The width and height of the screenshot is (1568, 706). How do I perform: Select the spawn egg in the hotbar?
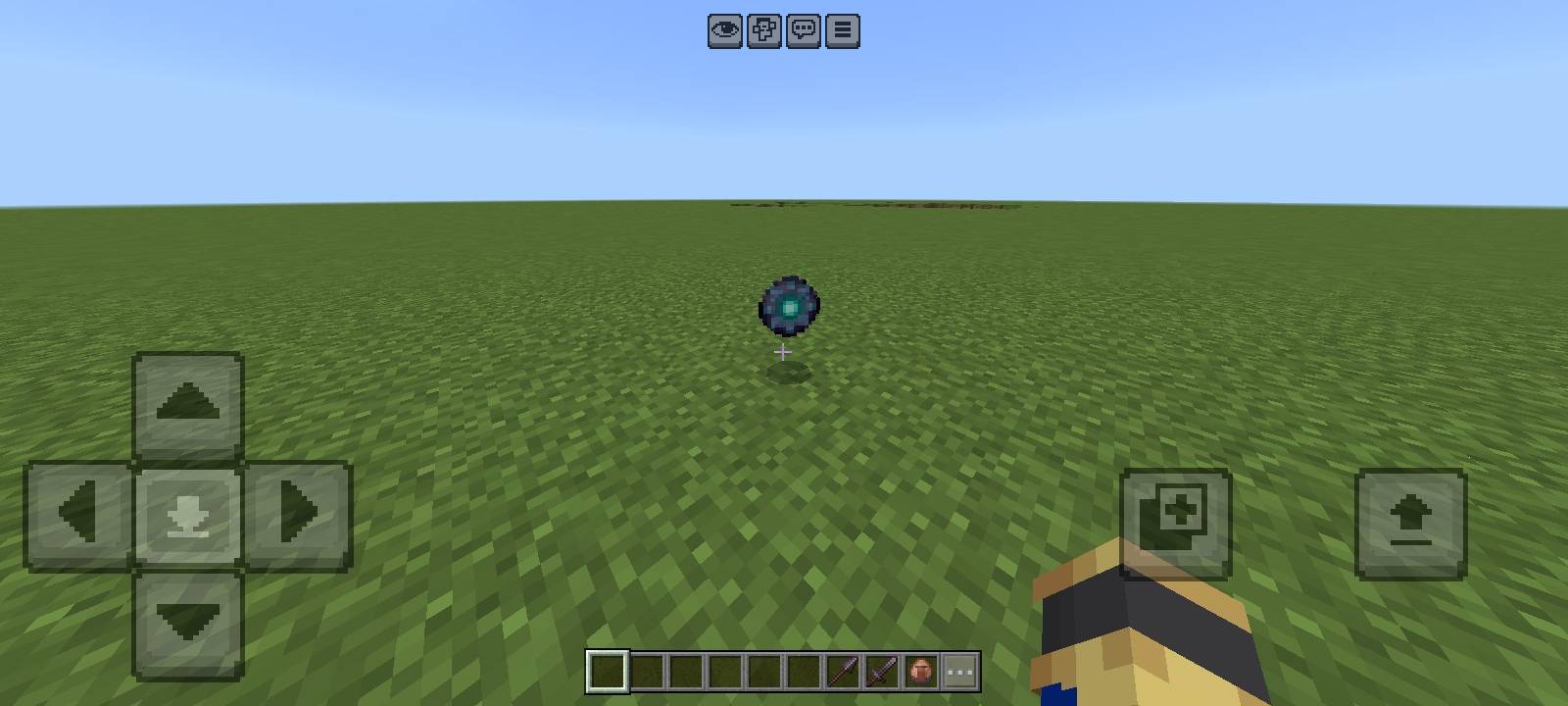coord(919,670)
